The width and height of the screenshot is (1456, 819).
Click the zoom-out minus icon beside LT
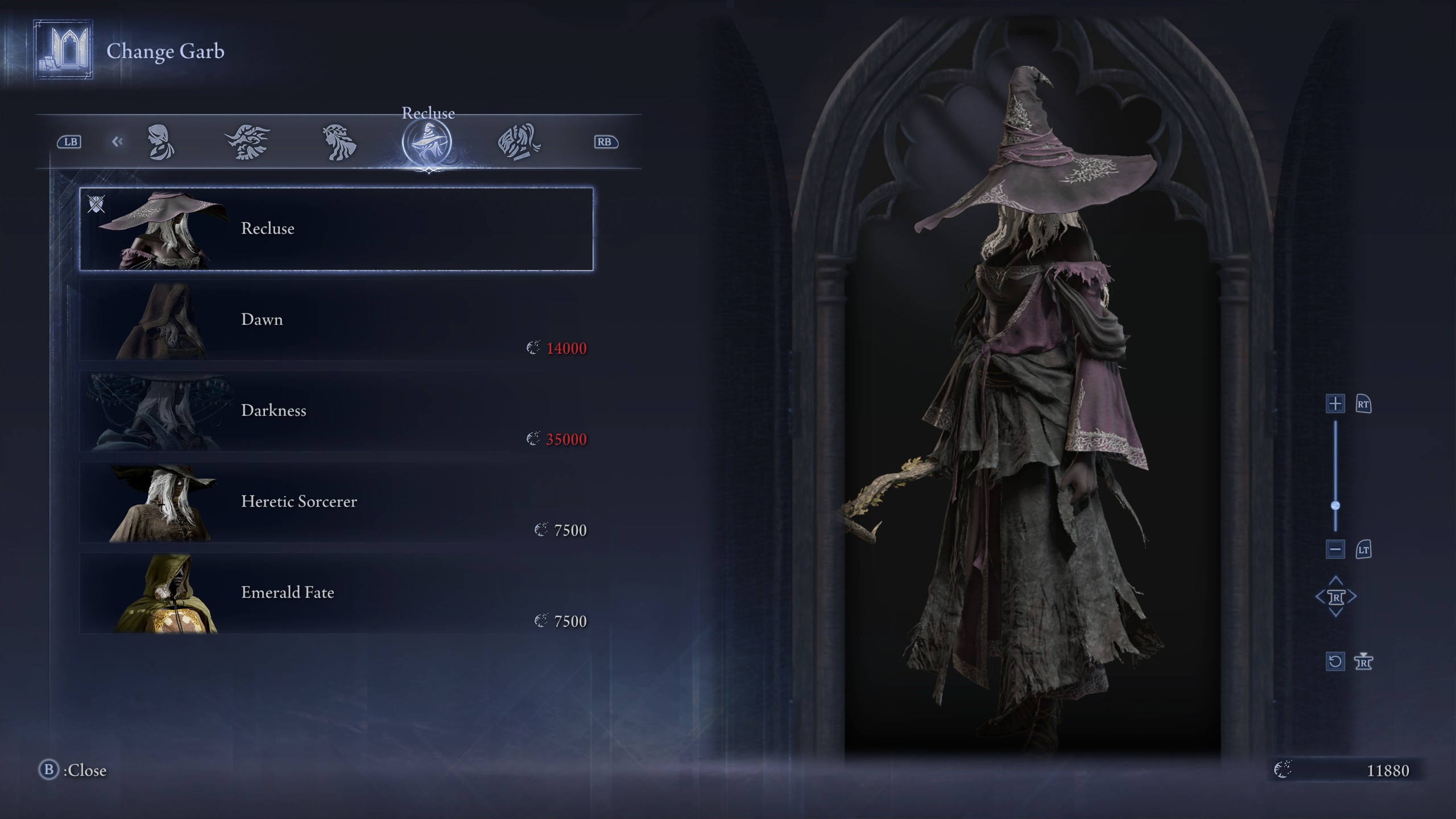point(1335,549)
